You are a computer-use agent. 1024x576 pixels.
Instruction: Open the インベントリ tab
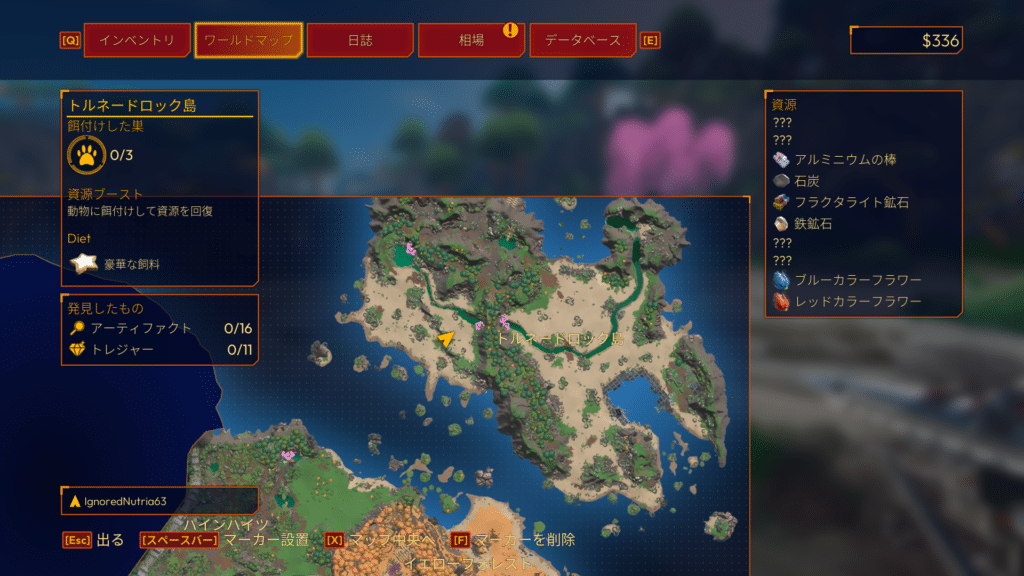pos(137,41)
